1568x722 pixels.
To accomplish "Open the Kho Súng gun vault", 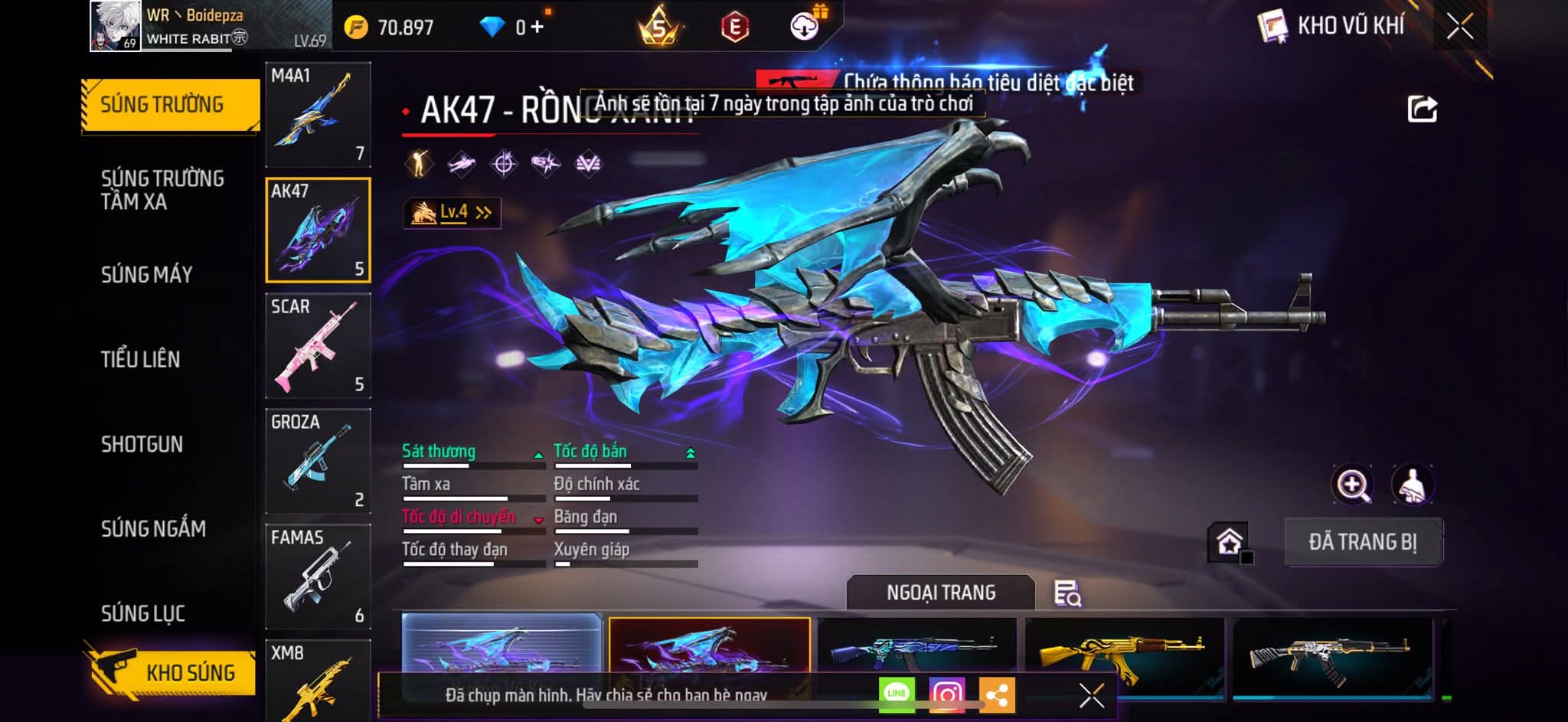I will [171, 672].
